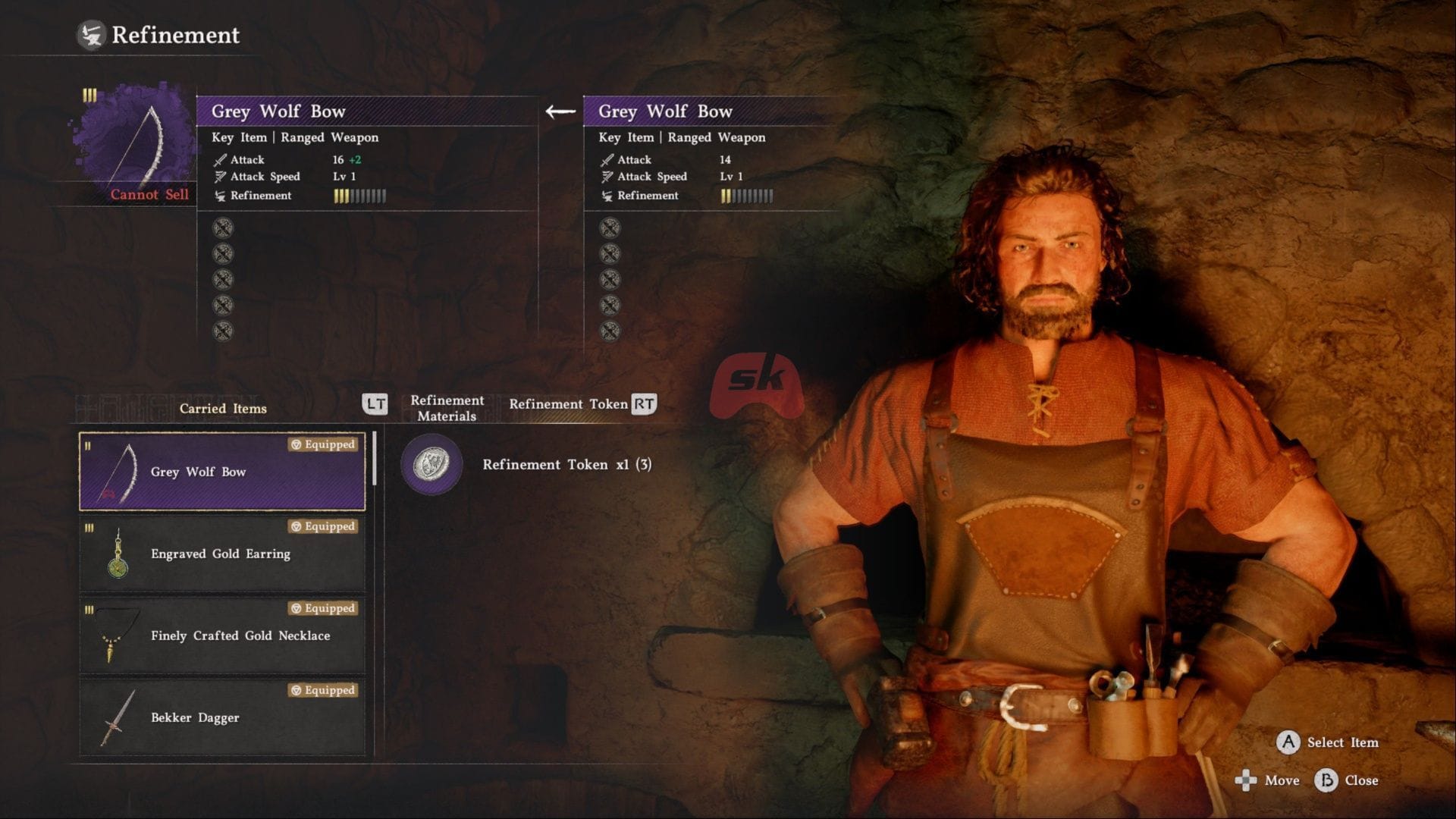Switch to the Refinement Materials tab
This screenshot has width=1456, height=819.
447,408
